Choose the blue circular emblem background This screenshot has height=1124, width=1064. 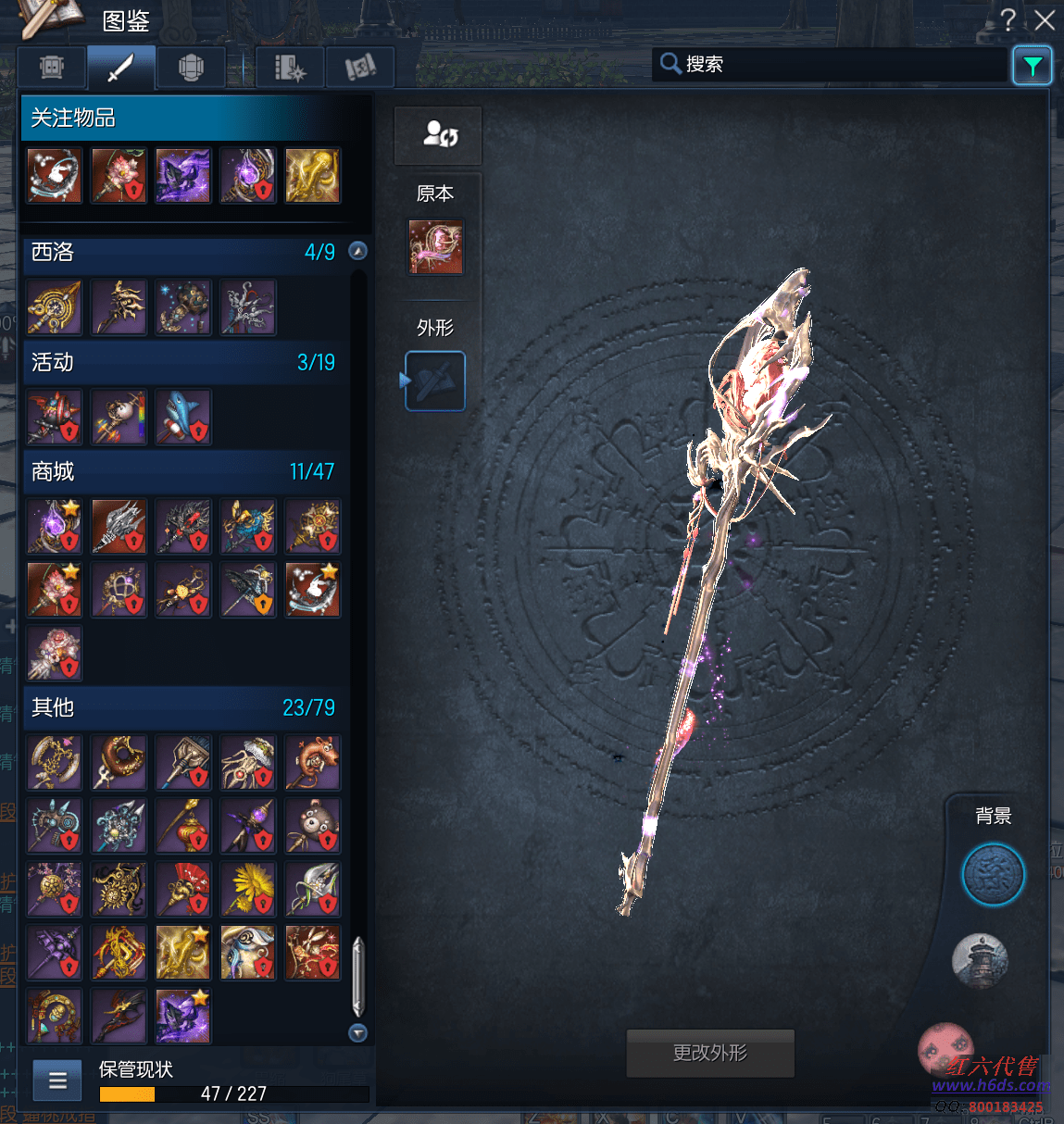(993, 875)
